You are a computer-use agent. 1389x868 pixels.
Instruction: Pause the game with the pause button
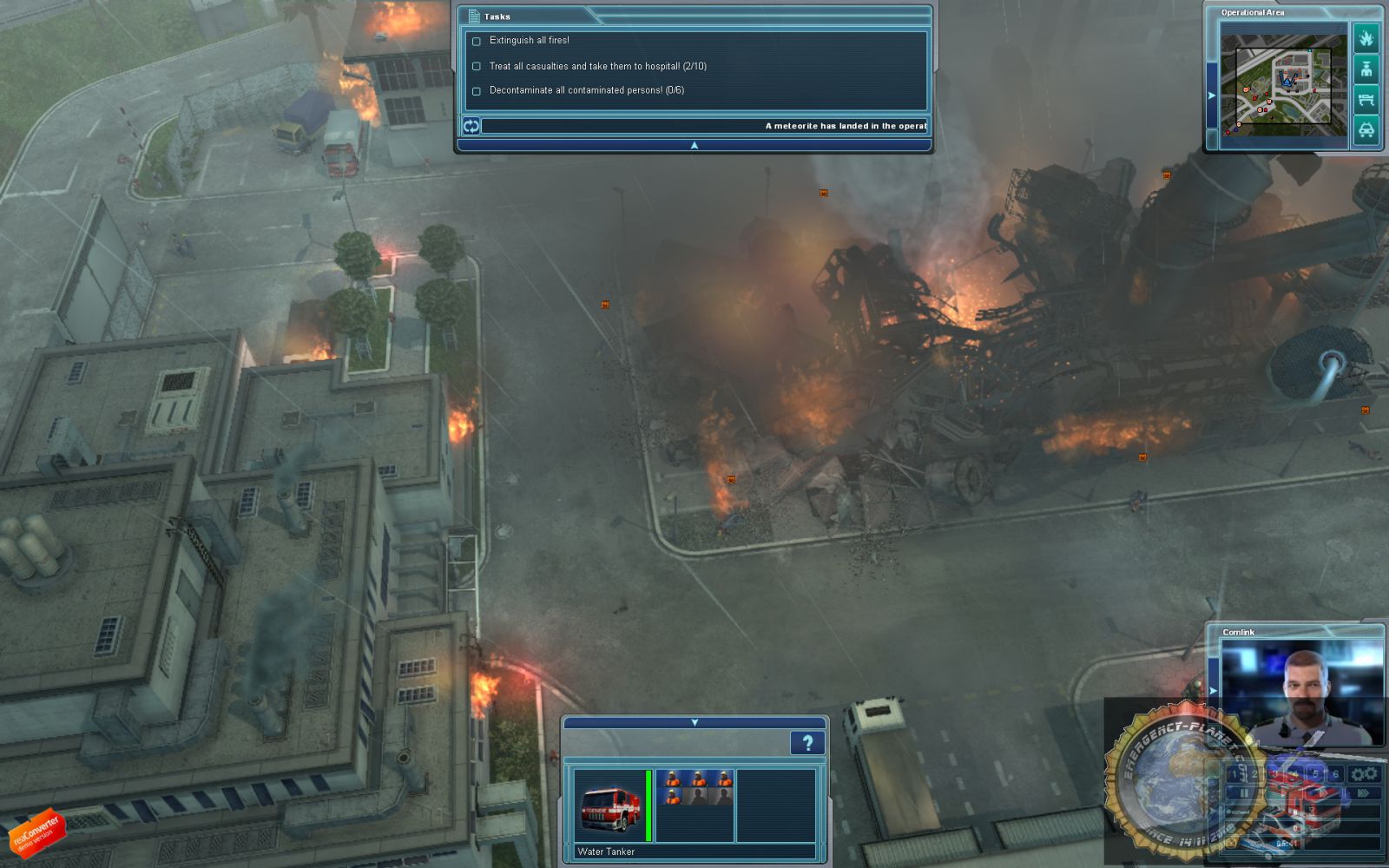pyautogui.click(x=1244, y=793)
